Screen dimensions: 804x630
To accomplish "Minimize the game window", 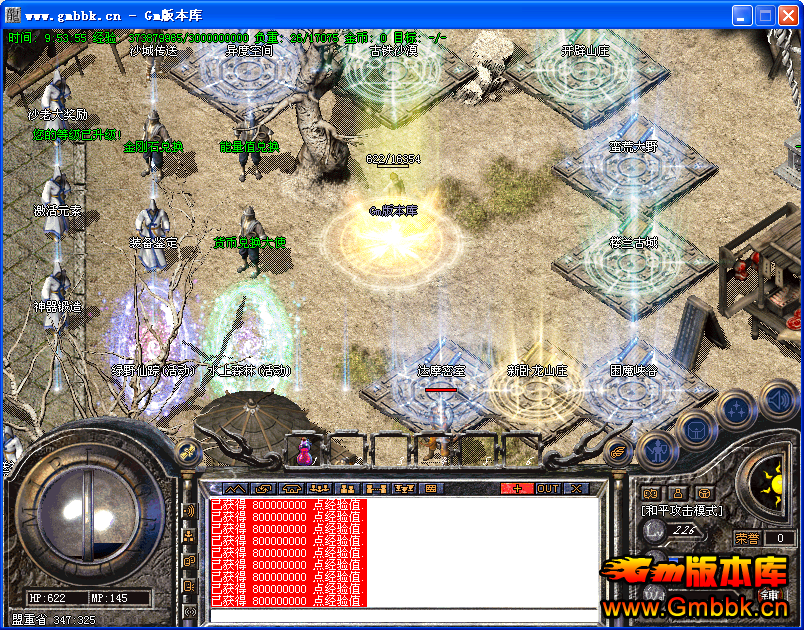I will click(x=742, y=15).
